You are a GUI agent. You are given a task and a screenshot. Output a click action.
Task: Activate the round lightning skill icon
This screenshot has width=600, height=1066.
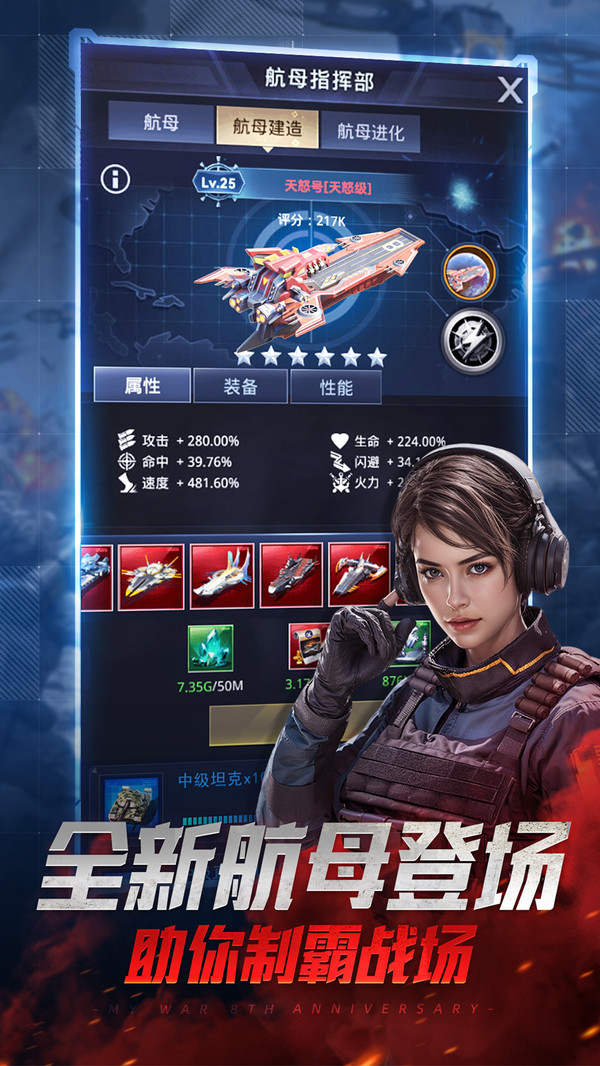click(x=470, y=341)
